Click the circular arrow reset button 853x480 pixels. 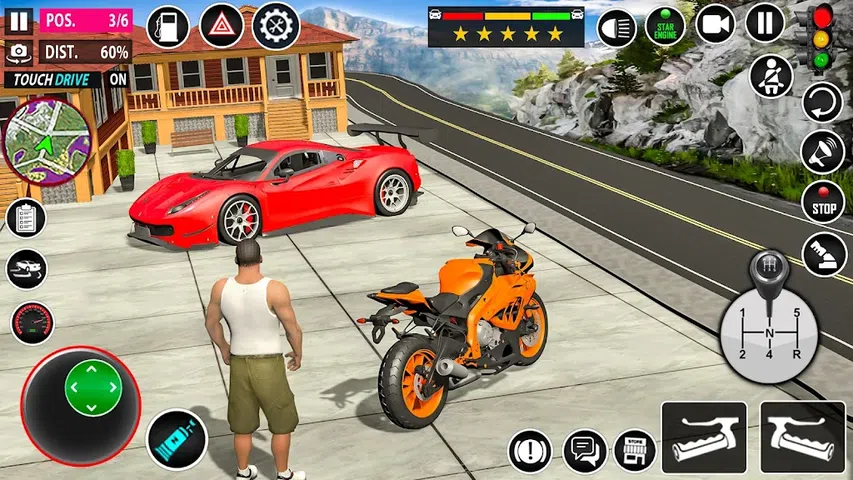(x=822, y=102)
